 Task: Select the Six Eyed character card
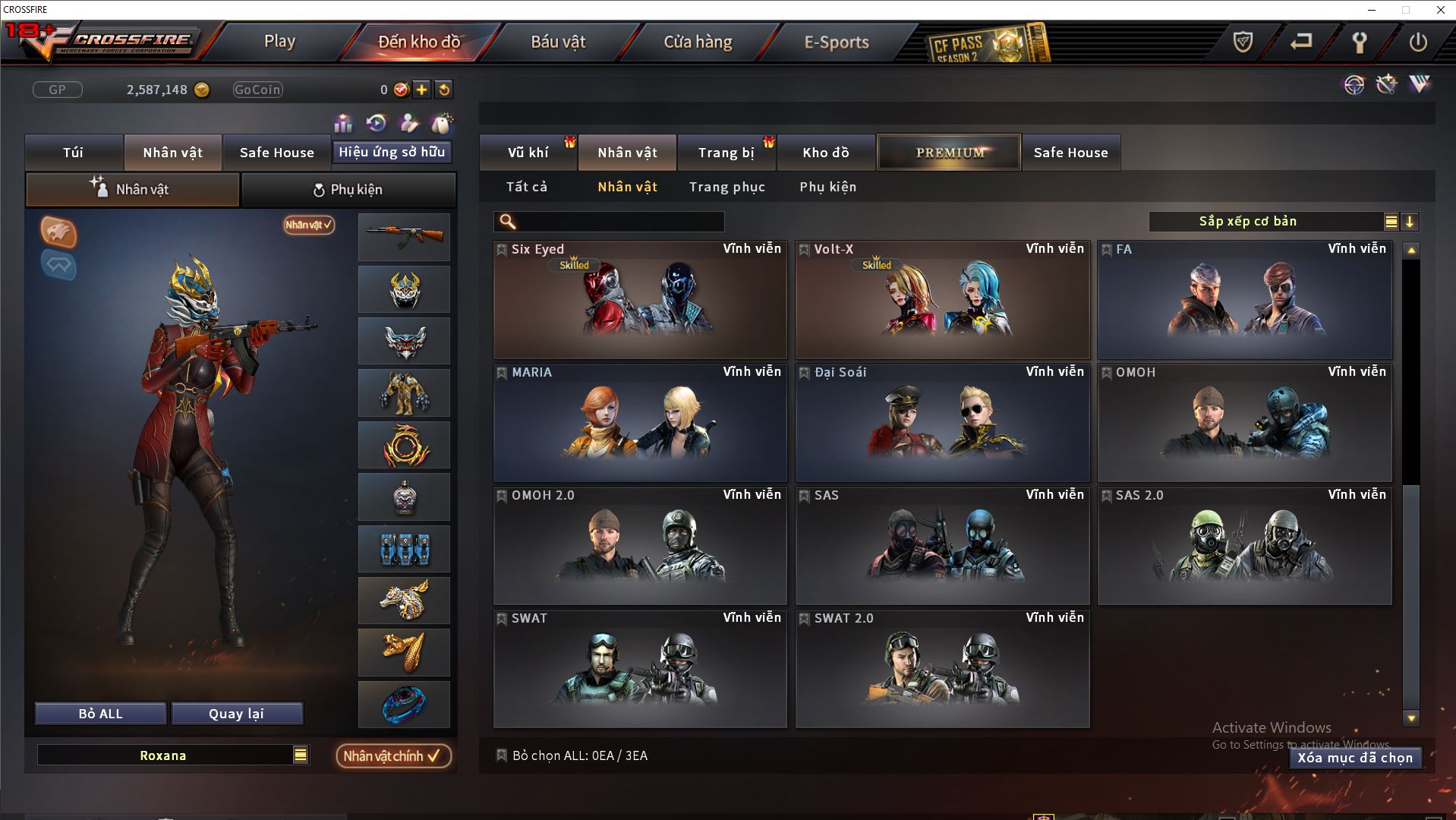(640, 301)
